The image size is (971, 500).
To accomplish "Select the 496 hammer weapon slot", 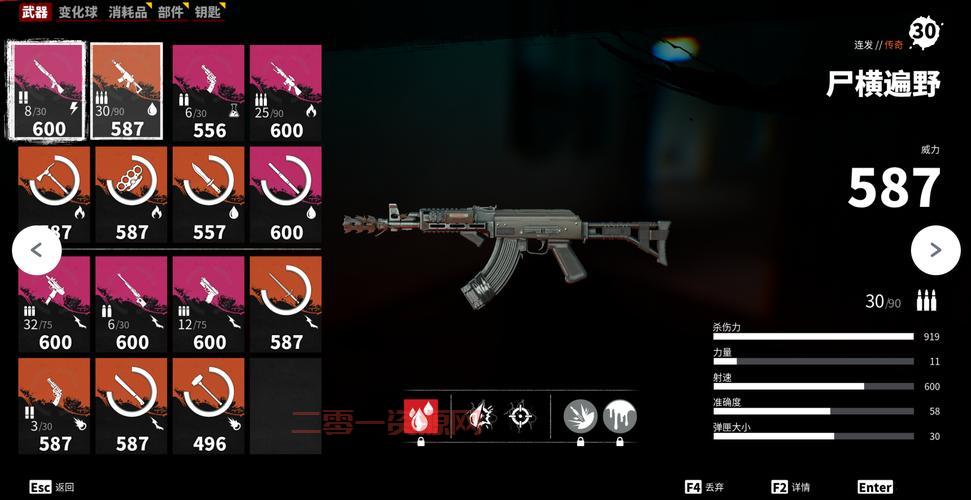I will 209,405.
